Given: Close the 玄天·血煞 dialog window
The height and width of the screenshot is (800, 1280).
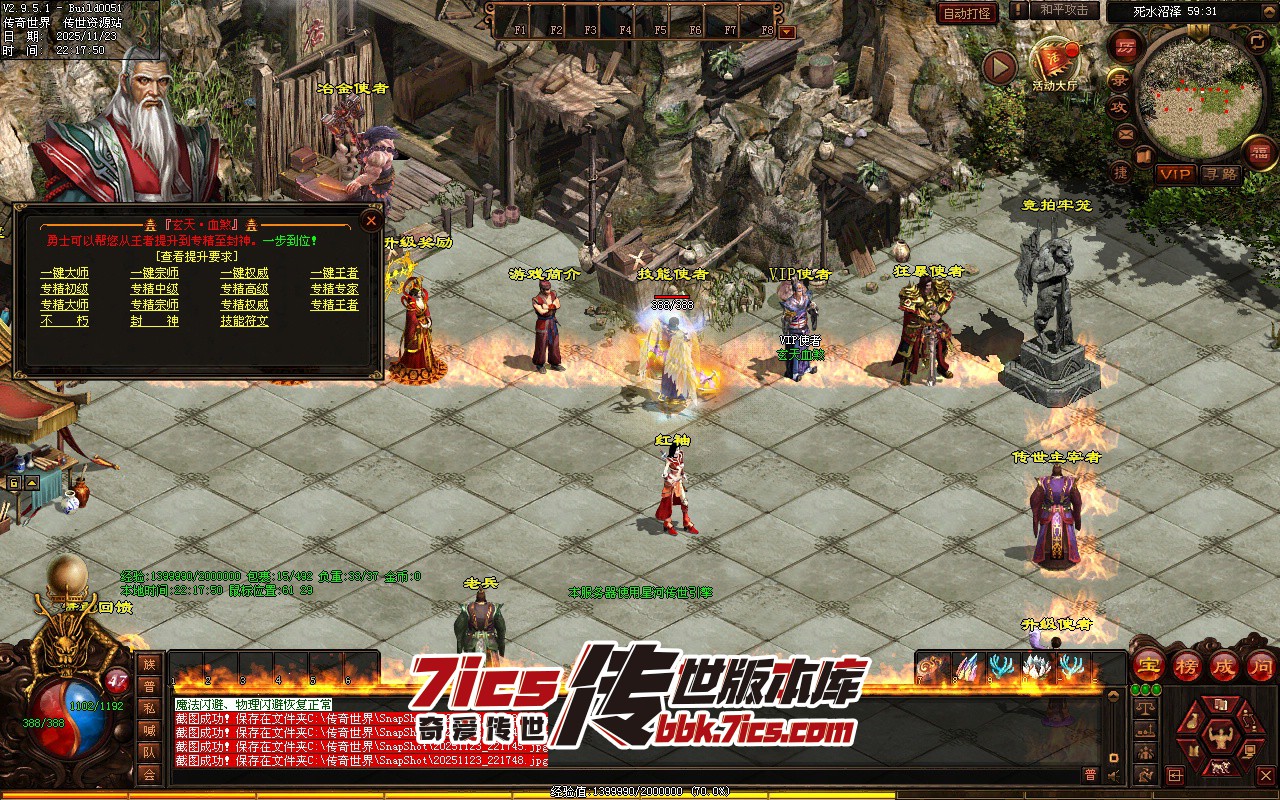Looking at the screenshot, I should pyautogui.click(x=371, y=220).
